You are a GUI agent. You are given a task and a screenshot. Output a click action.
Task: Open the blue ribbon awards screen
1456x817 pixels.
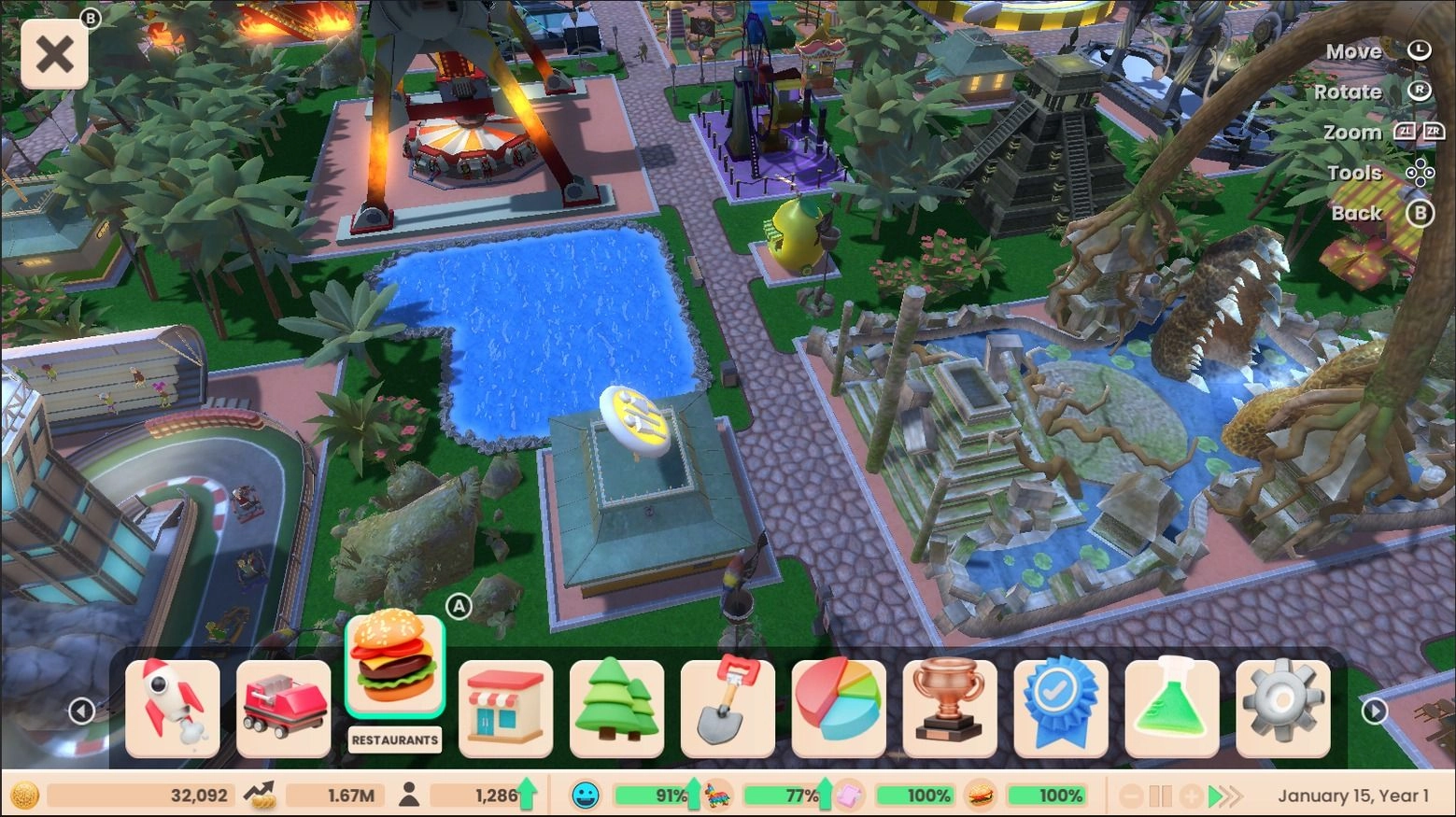1061,707
